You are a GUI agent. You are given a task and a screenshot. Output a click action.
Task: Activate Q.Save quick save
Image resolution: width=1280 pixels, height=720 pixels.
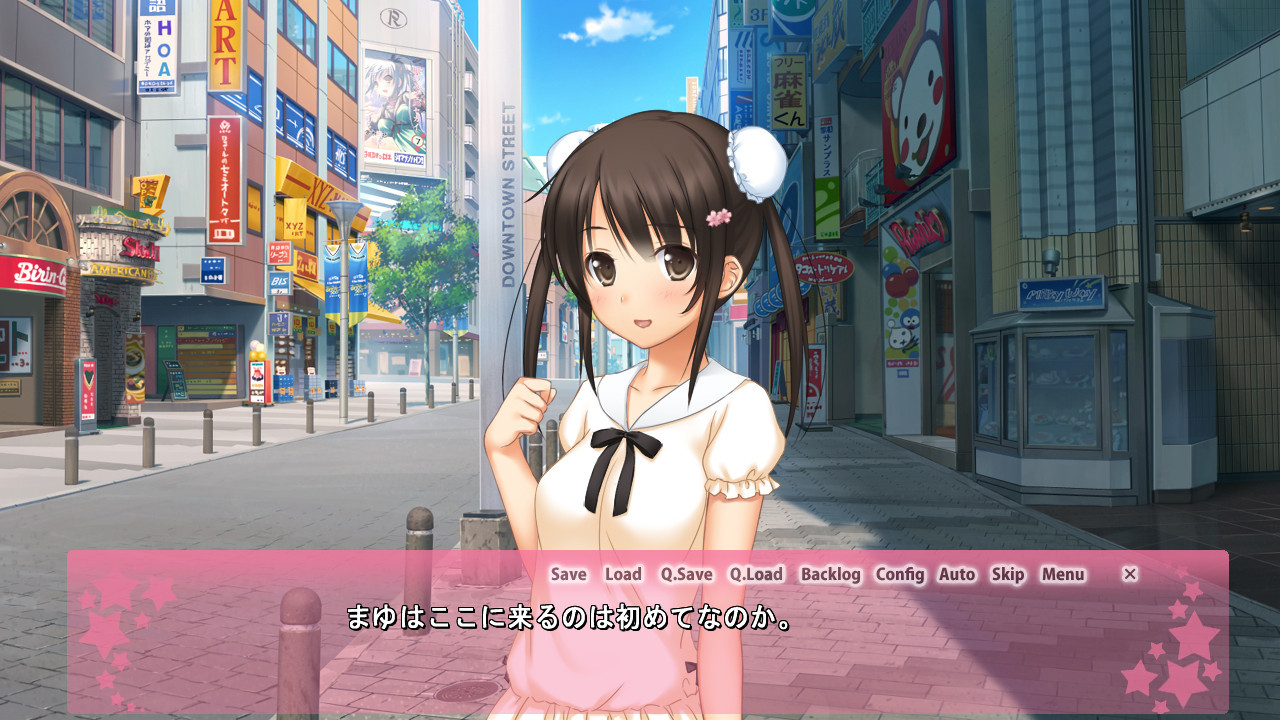coord(686,574)
